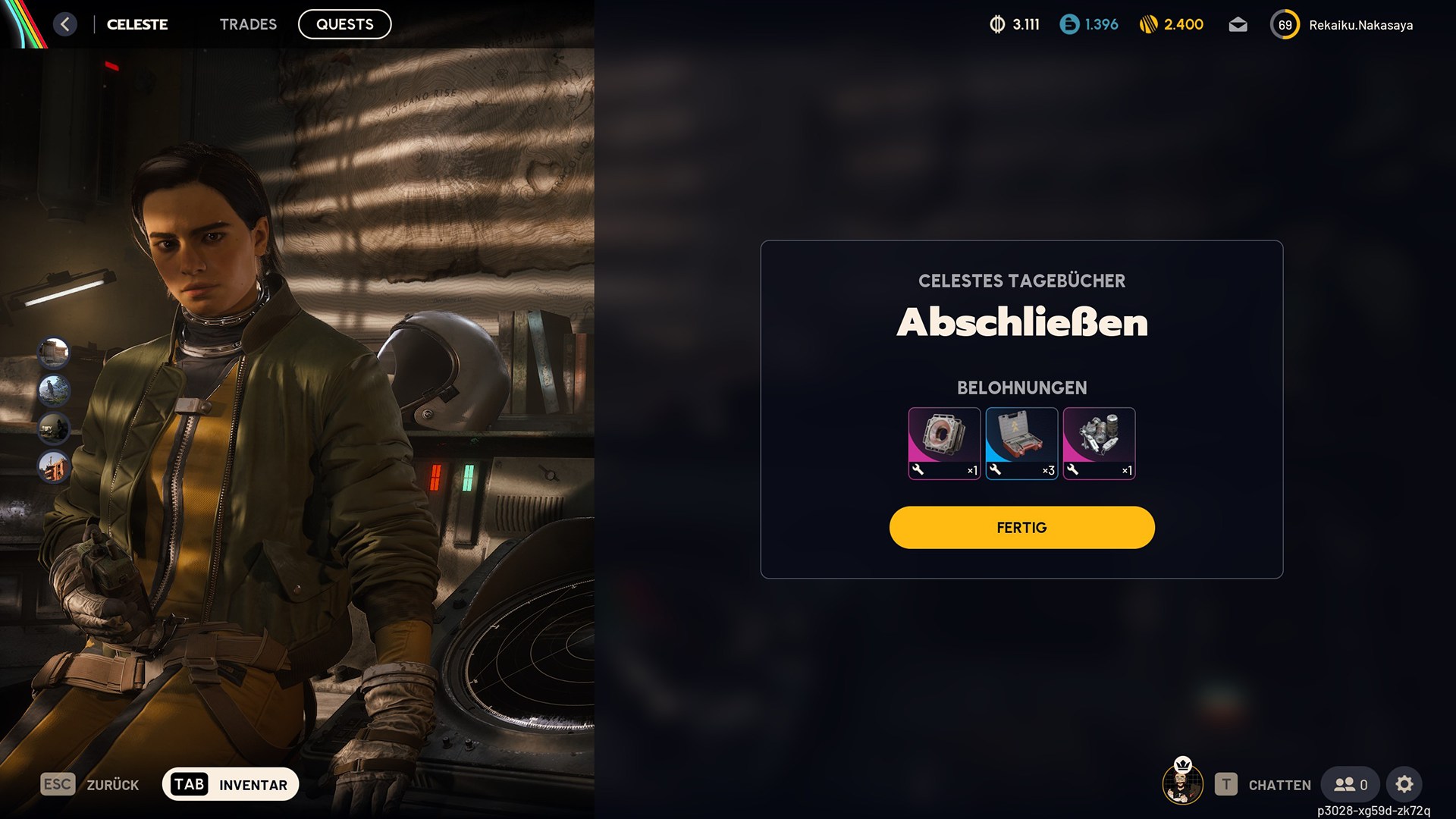Open the mailbox envelope icon
The width and height of the screenshot is (1456, 819).
pos(1238,25)
